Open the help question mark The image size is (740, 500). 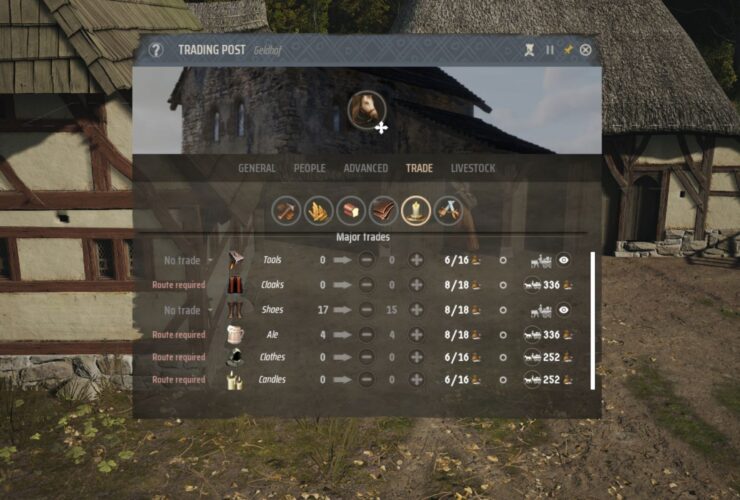point(156,50)
